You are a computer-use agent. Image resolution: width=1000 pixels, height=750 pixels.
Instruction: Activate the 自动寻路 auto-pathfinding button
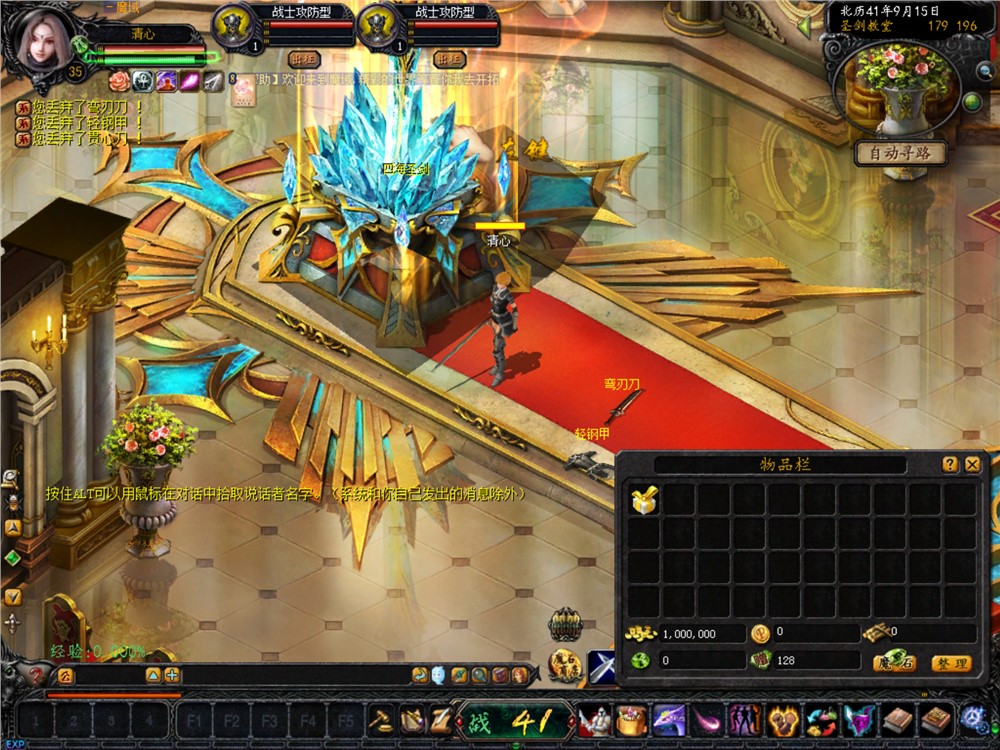(x=900, y=154)
